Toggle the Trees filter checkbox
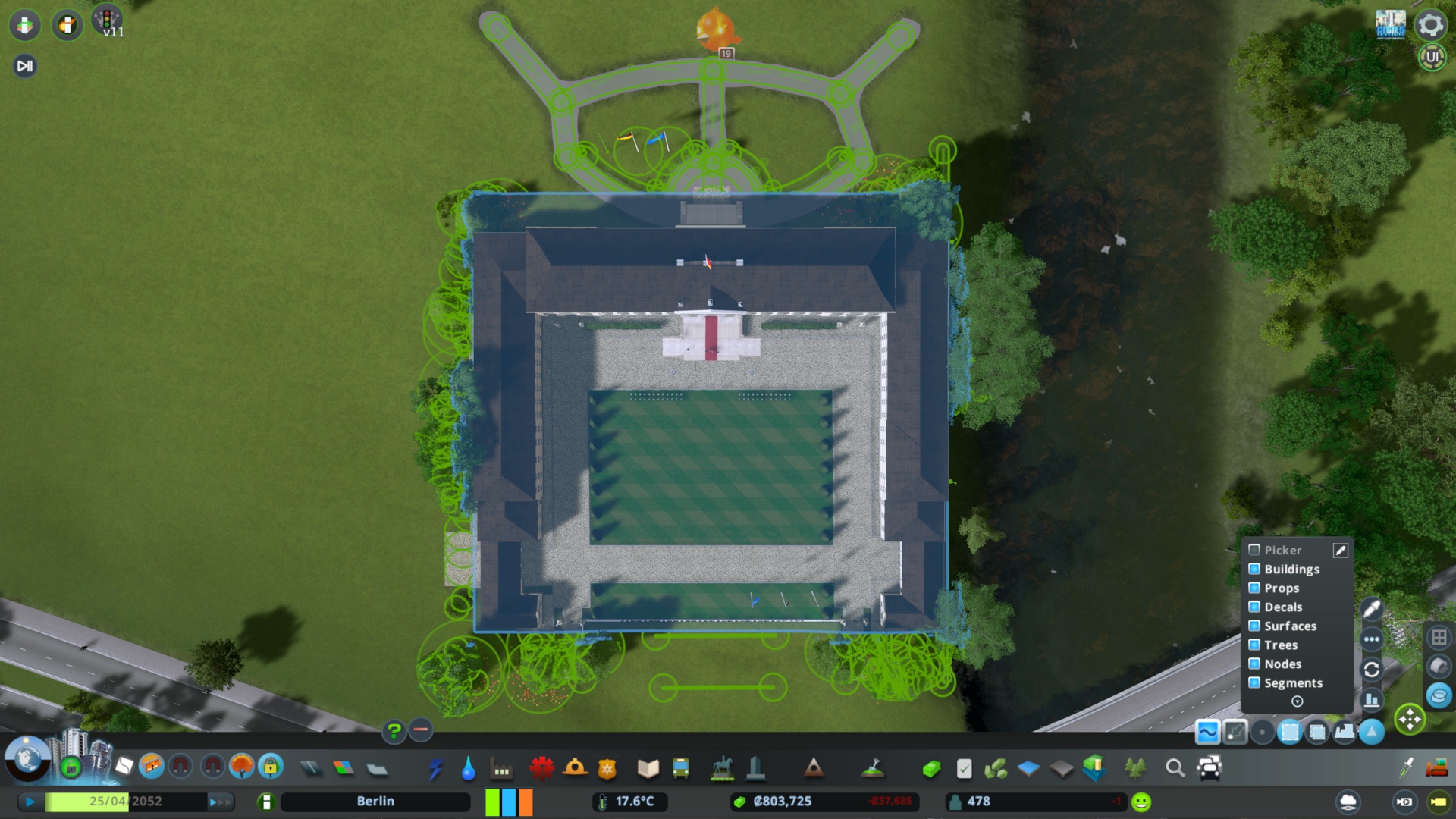1456x819 pixels. [1254, 645]
